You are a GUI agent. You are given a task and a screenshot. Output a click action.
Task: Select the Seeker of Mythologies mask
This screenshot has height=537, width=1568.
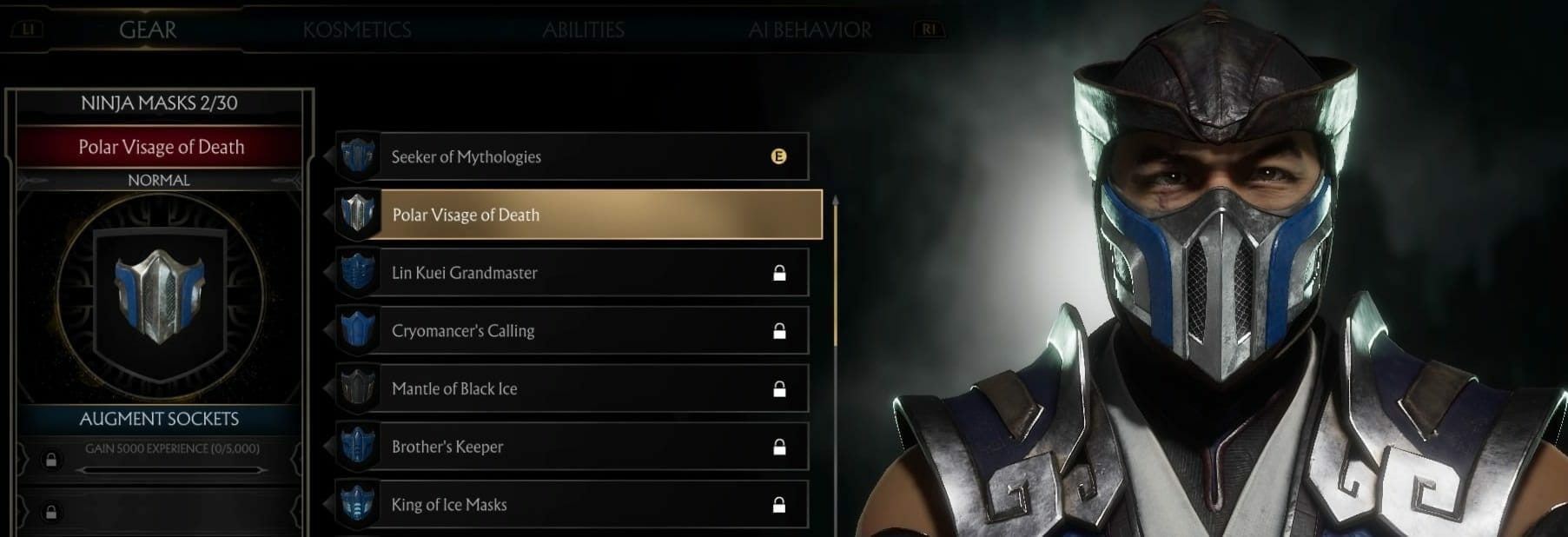[573, 156]
